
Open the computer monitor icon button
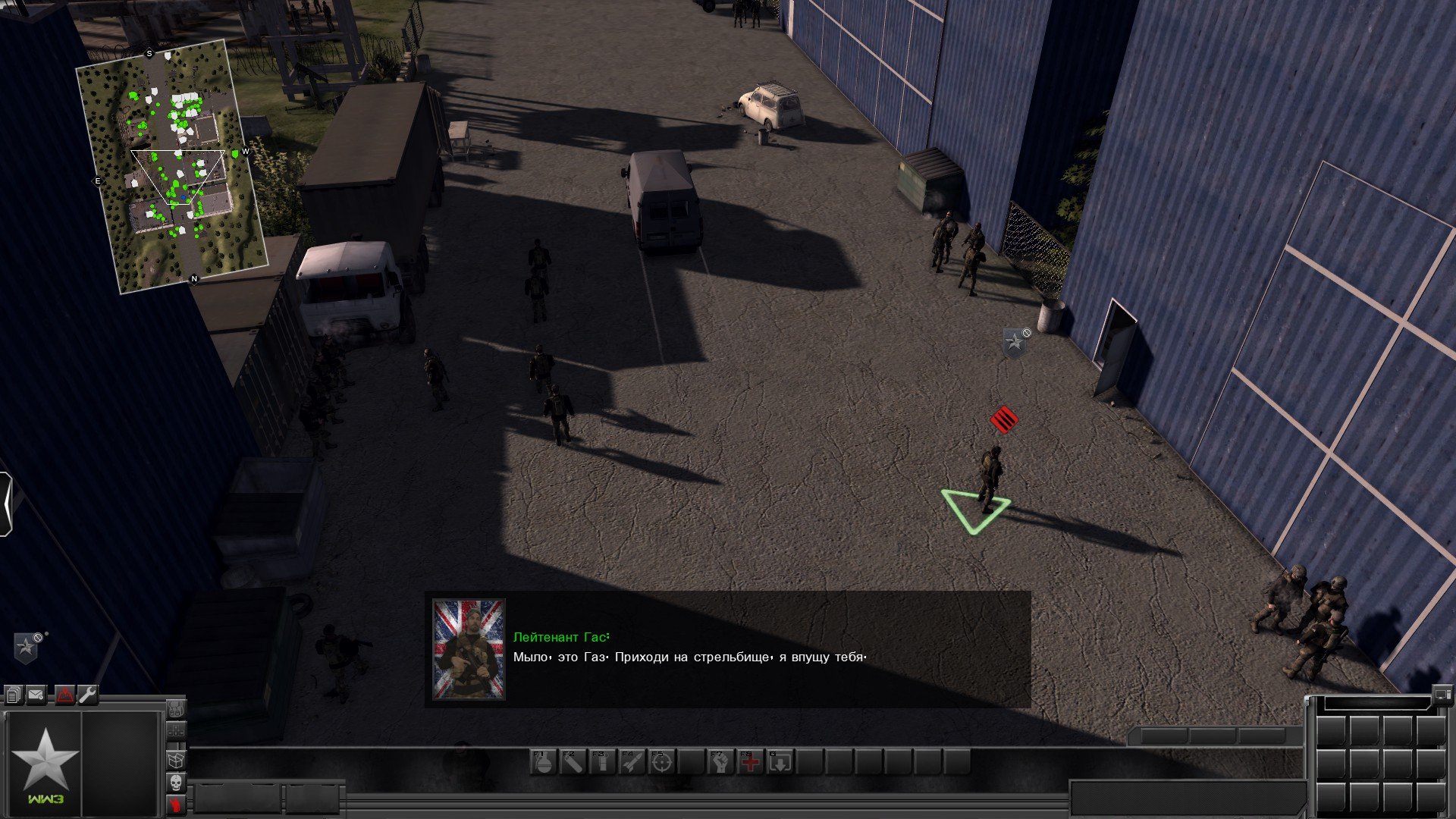1442,692
